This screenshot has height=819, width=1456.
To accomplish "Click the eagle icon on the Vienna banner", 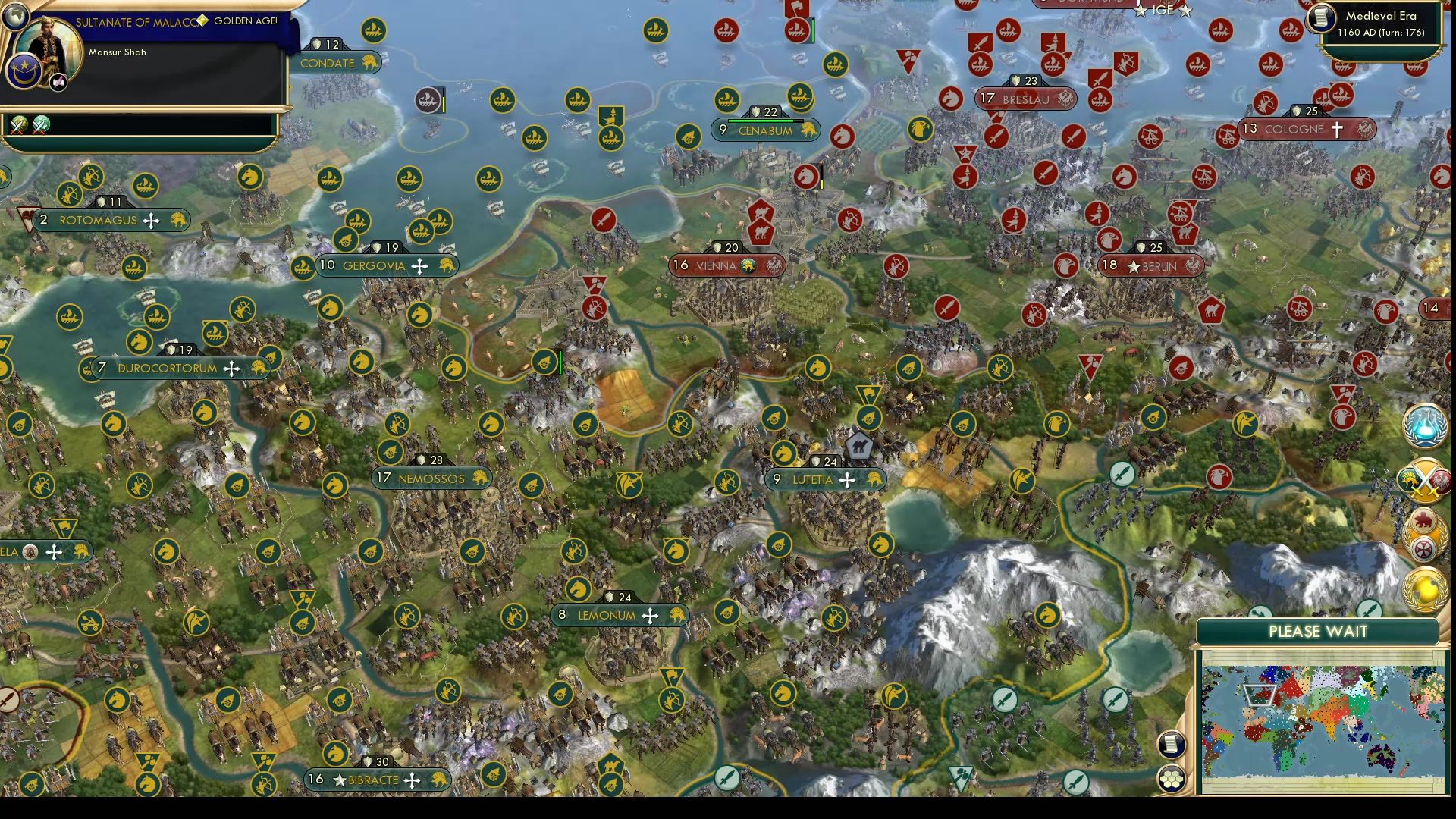I will 775,266.
